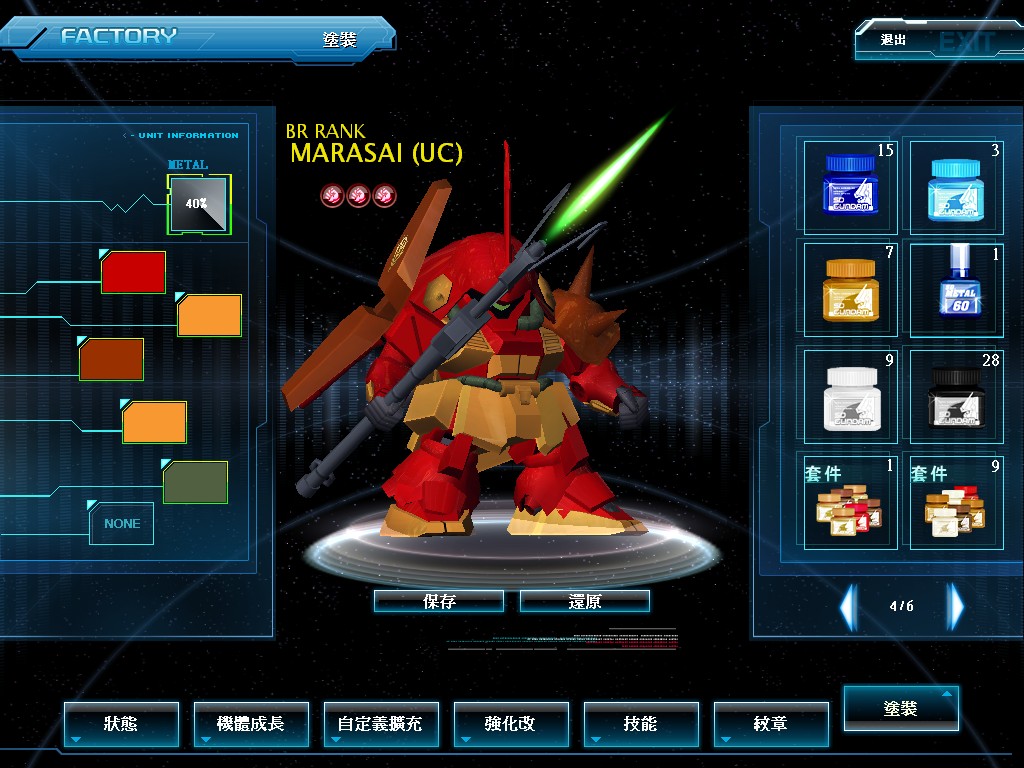The image size is (1024, 768).
Task: Click the METAL 40% swatch
Action: pos(199,204)
